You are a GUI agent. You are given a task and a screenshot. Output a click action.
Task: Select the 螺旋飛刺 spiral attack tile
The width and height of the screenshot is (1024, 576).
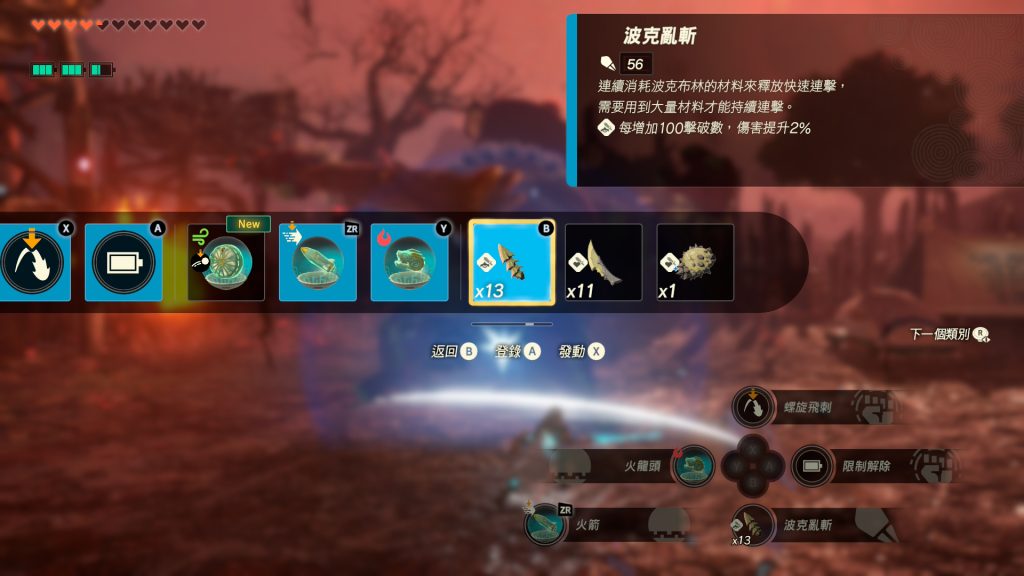pos(30,262)
